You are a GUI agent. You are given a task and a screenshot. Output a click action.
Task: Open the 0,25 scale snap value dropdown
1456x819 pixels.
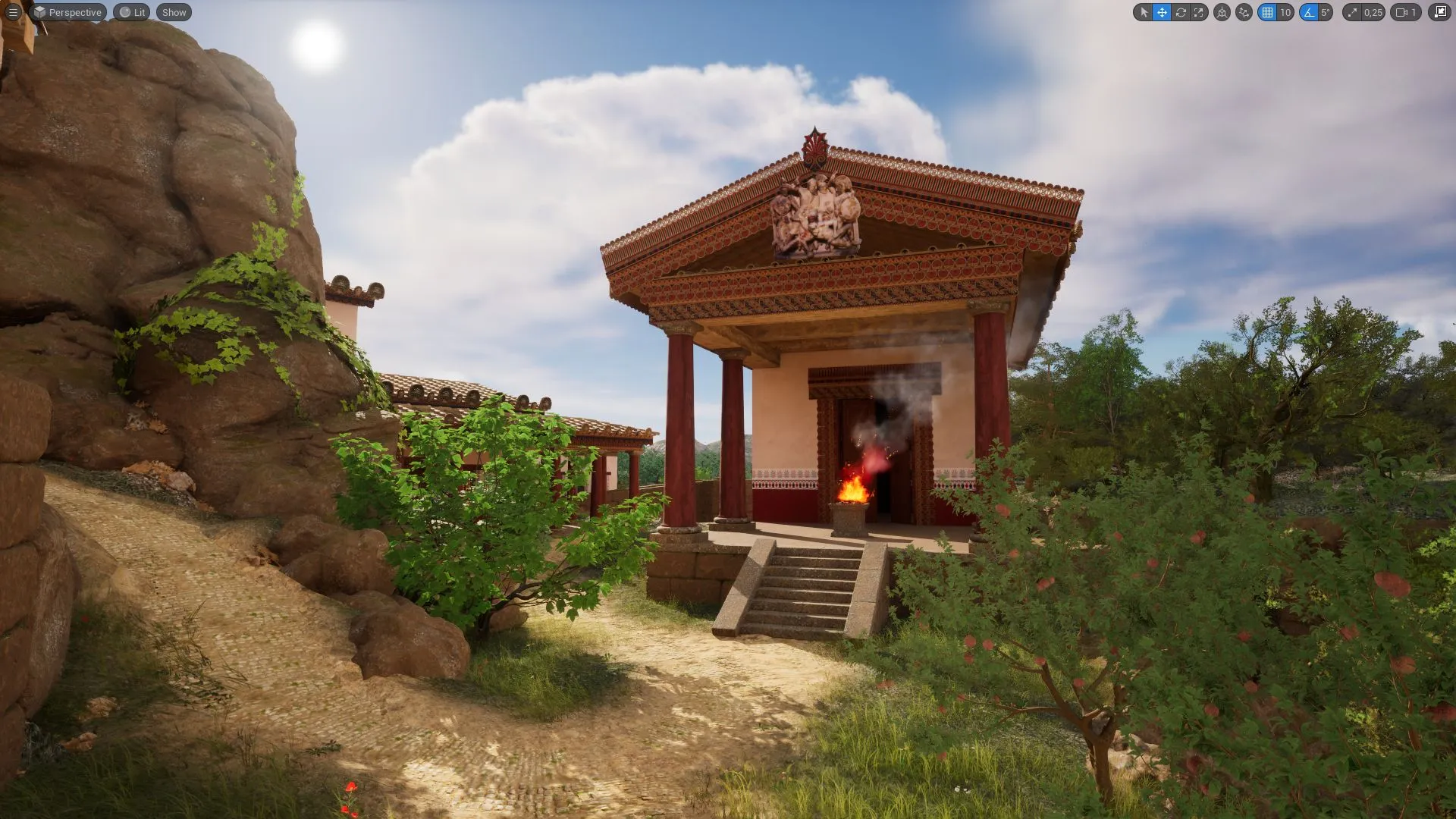tap(1373, 12)
